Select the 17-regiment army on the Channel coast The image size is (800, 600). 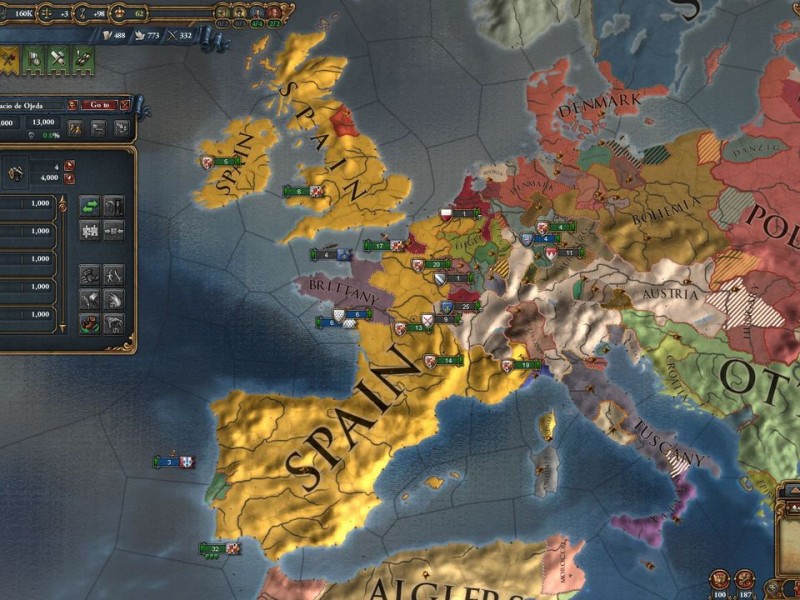pos(380,245)
